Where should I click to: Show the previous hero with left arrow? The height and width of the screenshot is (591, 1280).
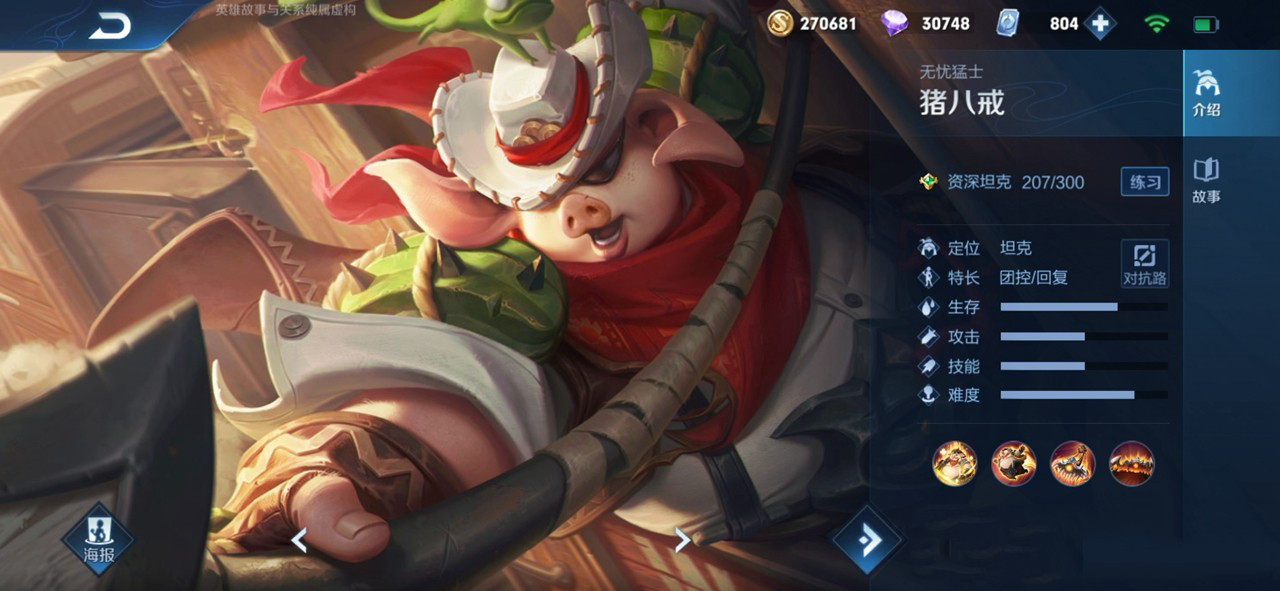point(298,540)
